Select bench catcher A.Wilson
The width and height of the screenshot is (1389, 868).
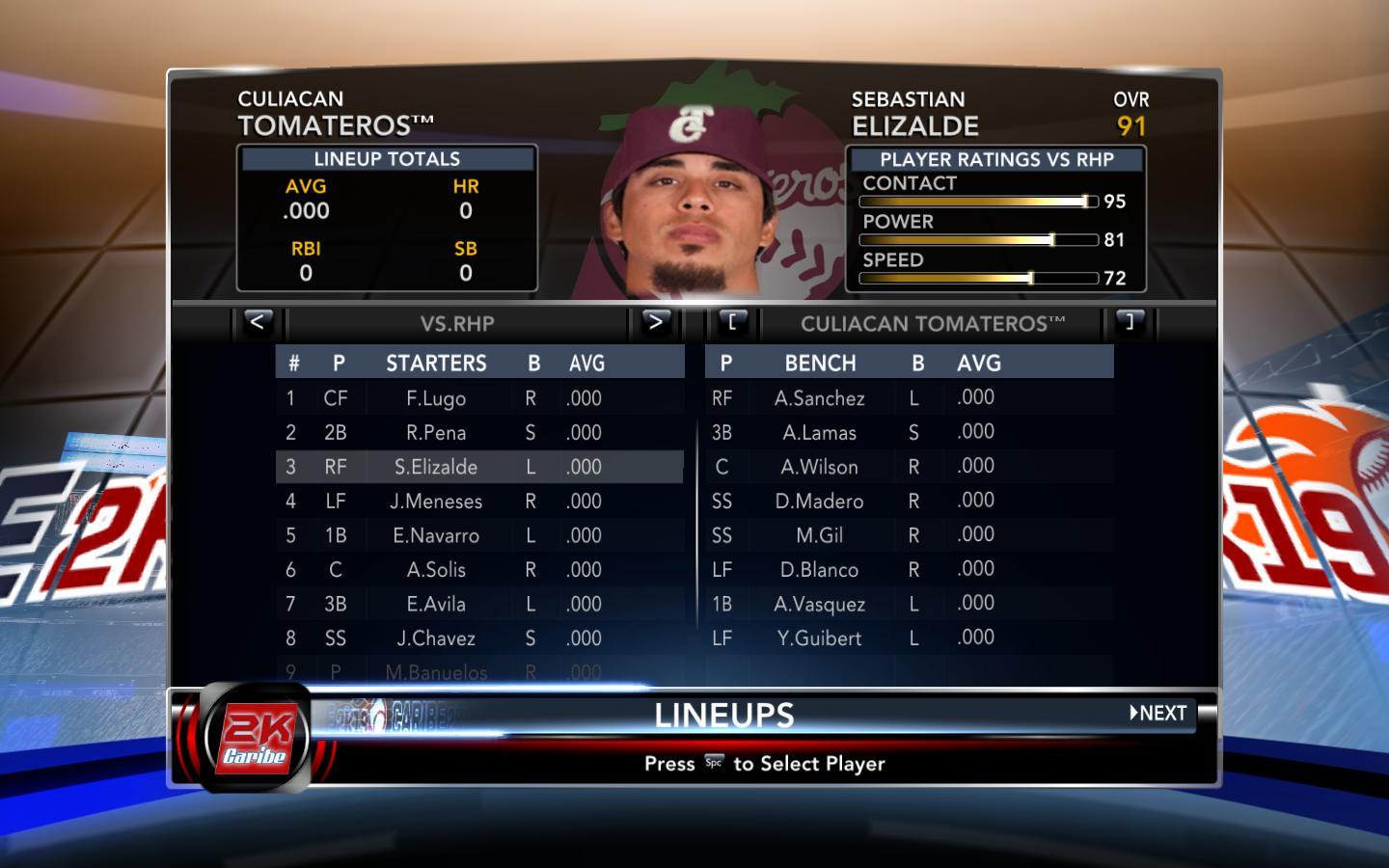[x=820, y=467]
